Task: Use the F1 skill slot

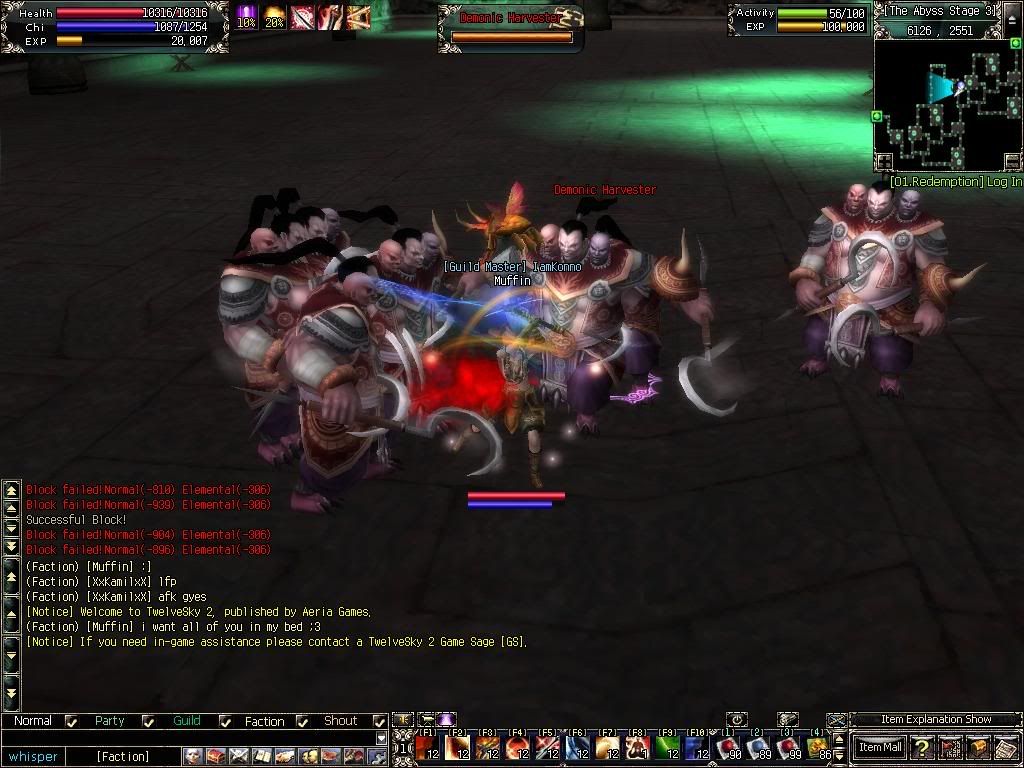Action: tap(428, 747)
